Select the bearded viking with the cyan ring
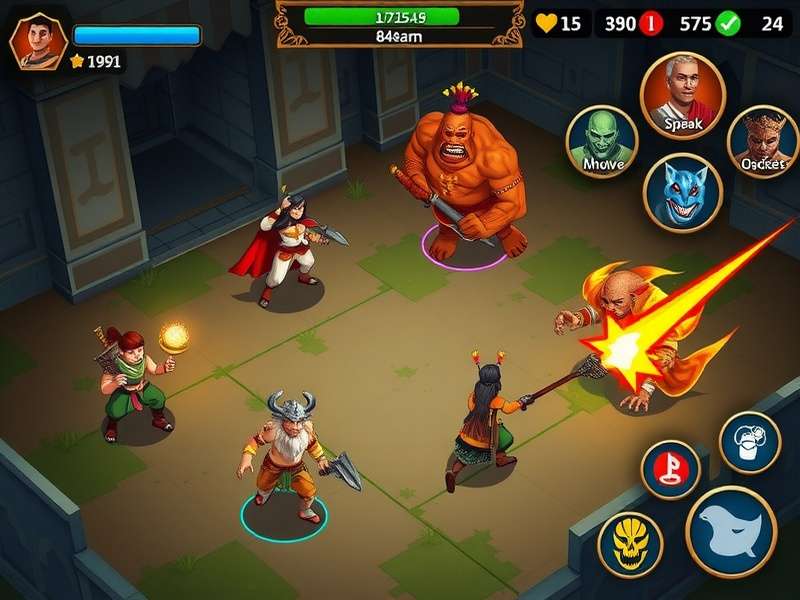 [x=285, y=460]
